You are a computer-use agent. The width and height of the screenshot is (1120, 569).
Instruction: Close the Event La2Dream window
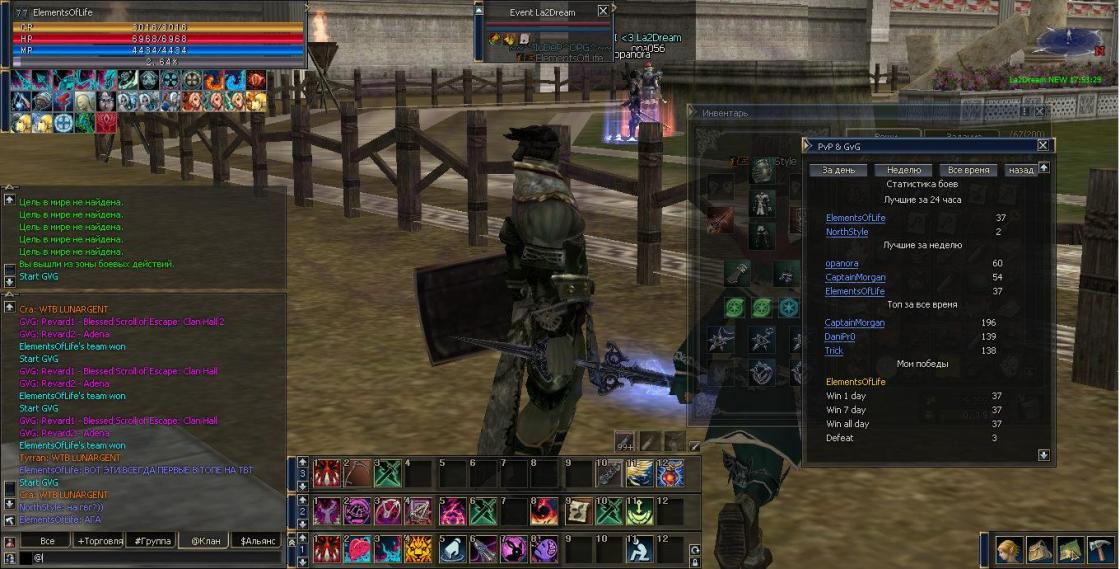(602, 11)
